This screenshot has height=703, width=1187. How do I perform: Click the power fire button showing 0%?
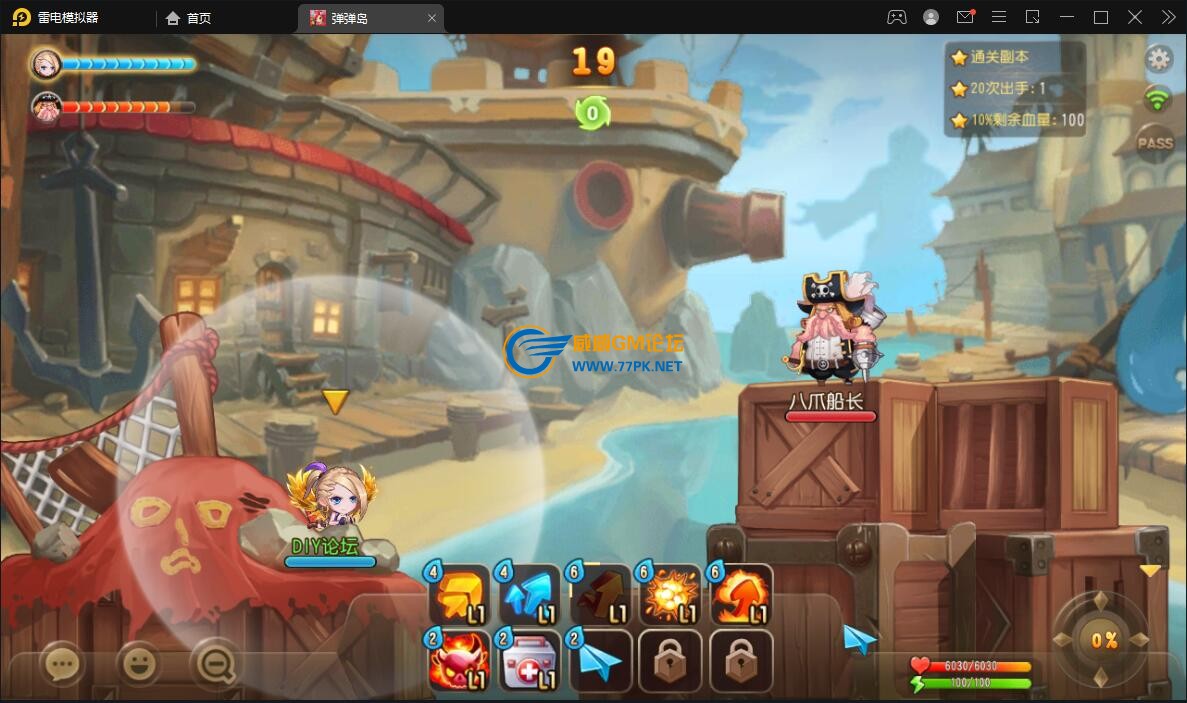[x=1103, y=640]
